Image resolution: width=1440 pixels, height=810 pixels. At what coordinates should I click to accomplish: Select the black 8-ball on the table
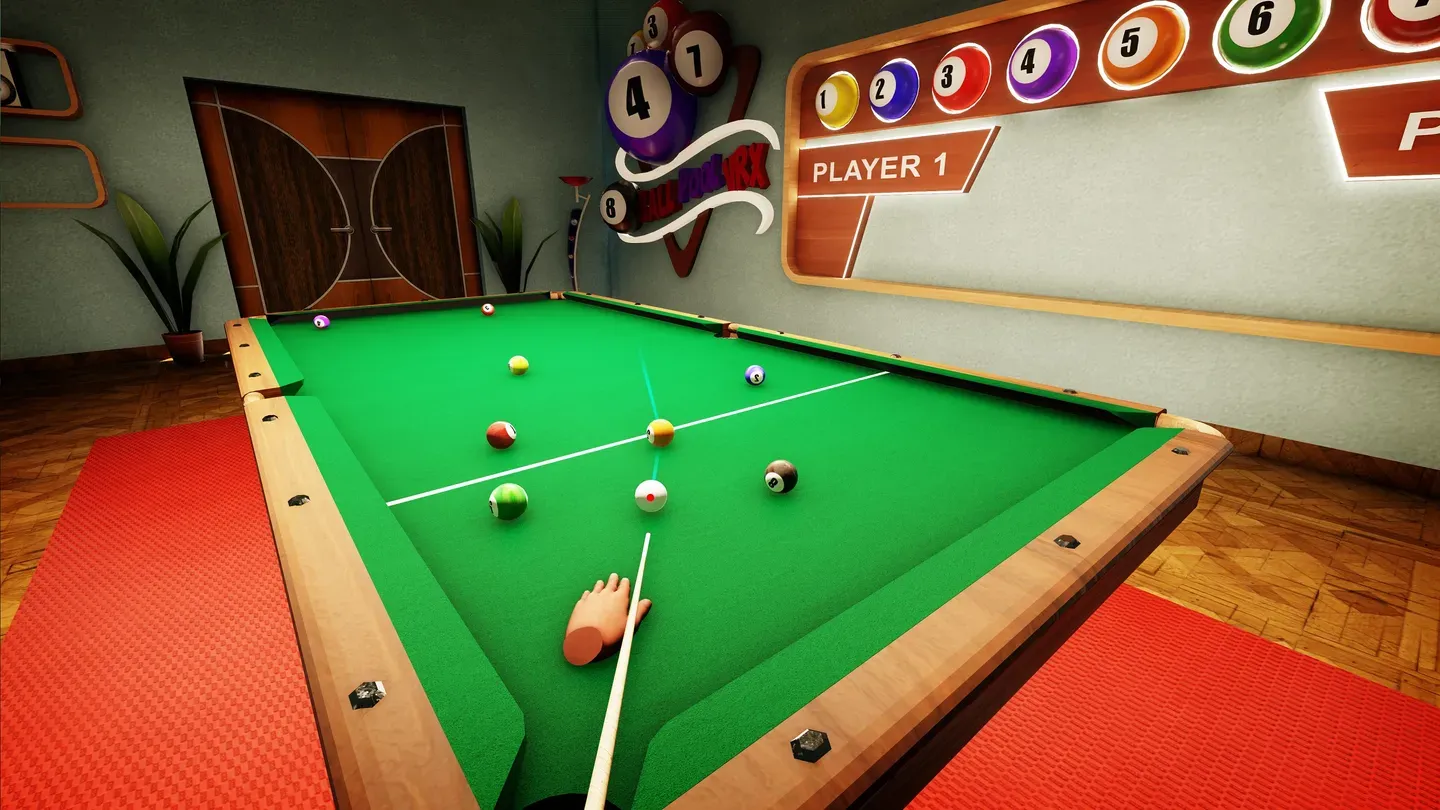click(777, 476)
